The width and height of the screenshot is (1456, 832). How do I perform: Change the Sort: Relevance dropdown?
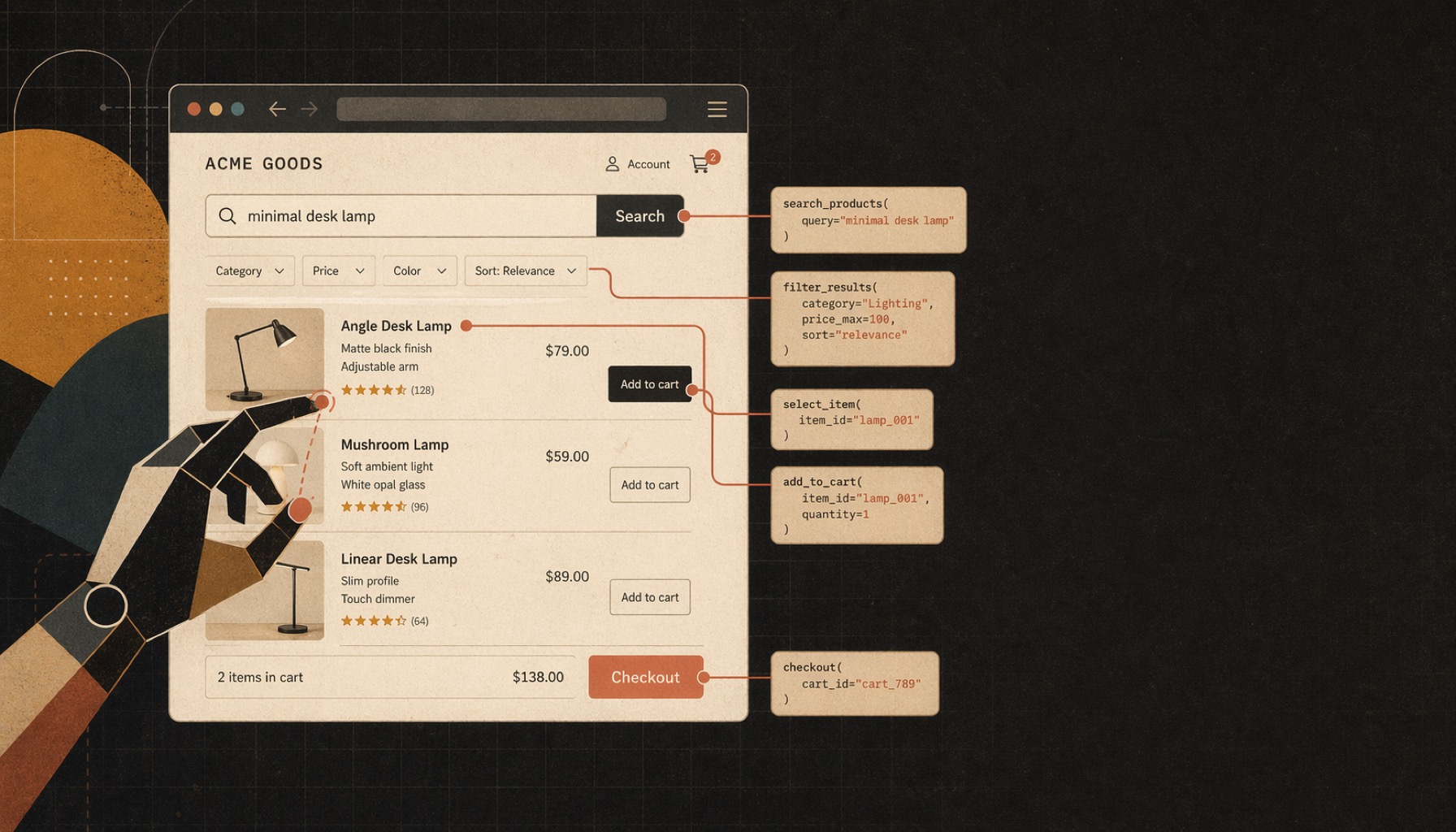click(525, 271)
